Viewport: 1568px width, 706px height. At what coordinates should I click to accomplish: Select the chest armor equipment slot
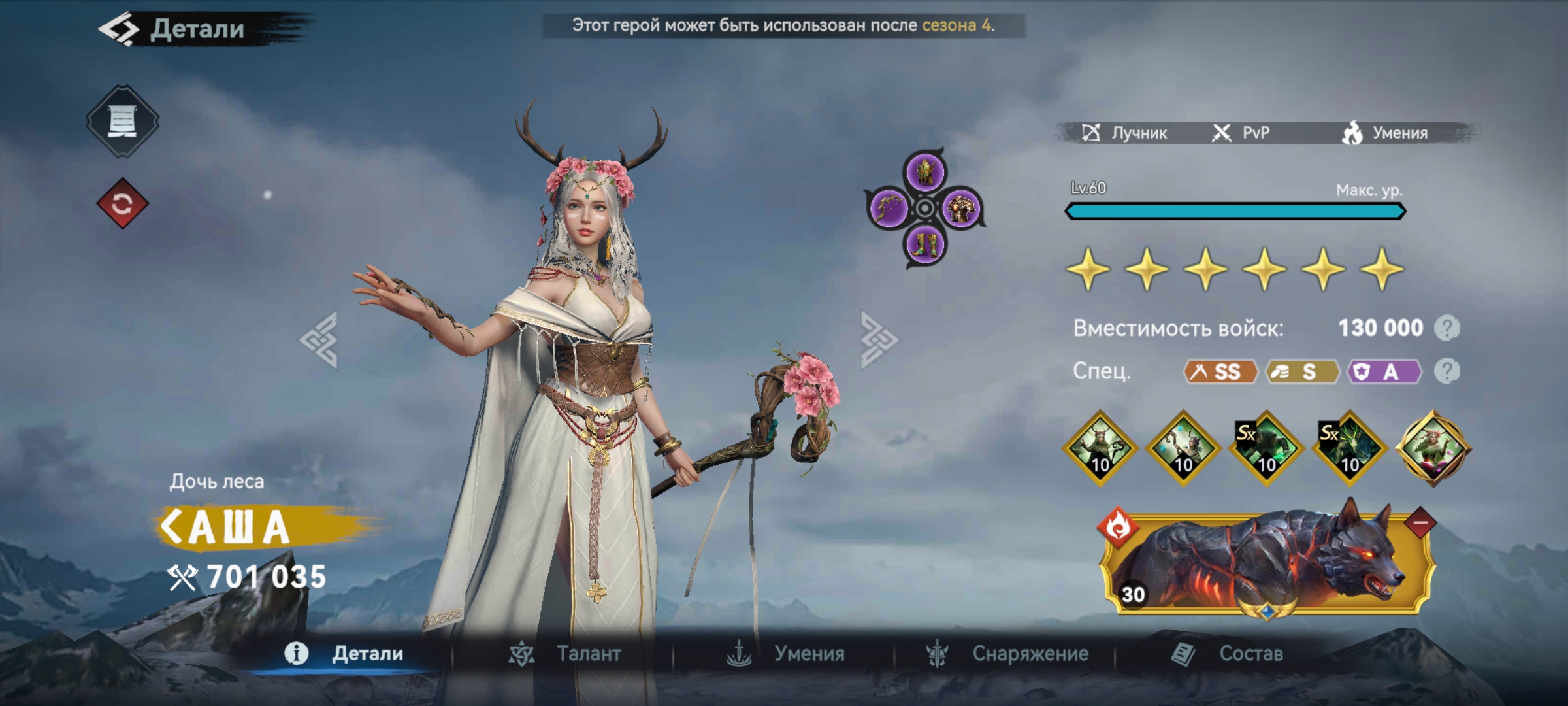click(x=960, y=209)
